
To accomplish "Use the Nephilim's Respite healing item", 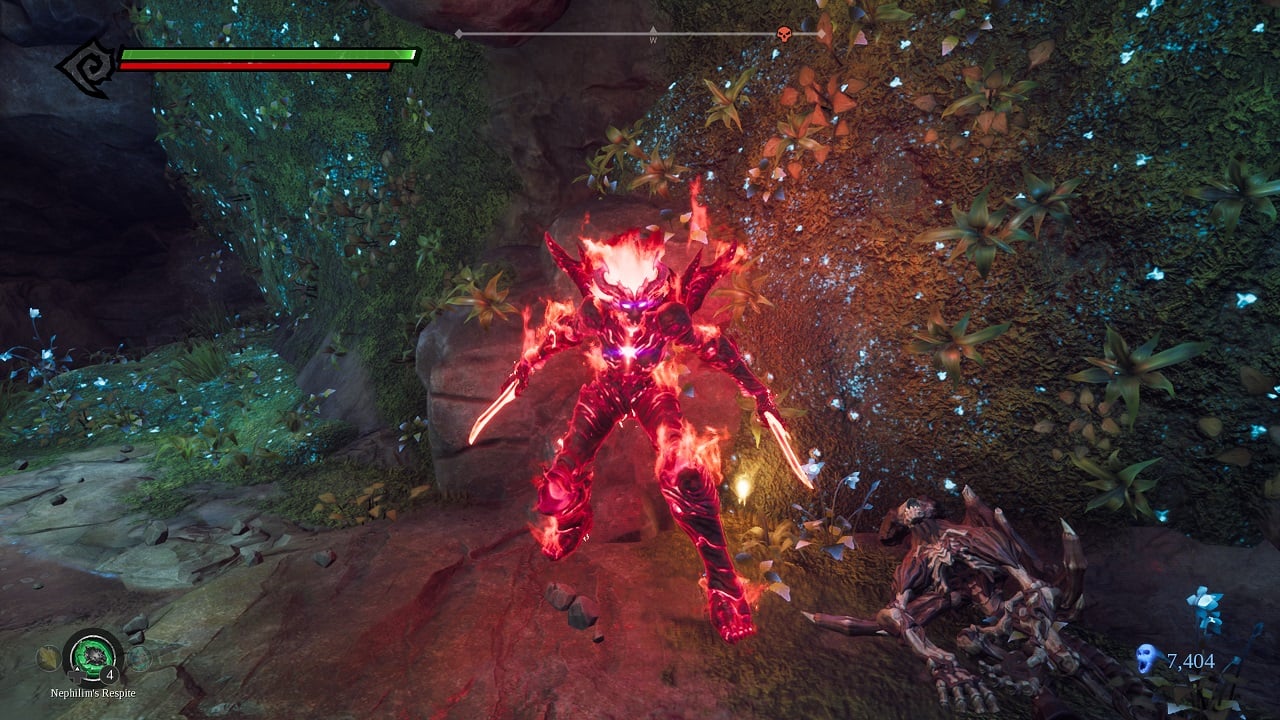I will 93,656.
